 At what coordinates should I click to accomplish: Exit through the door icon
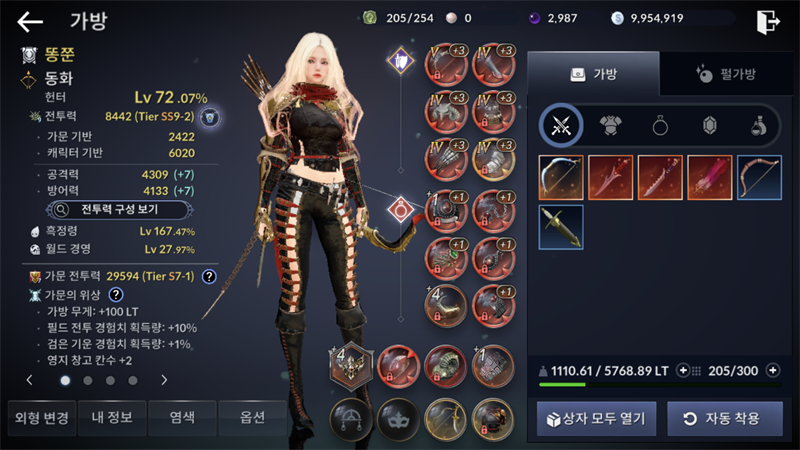pyautogui.click(x=768, y=21)
